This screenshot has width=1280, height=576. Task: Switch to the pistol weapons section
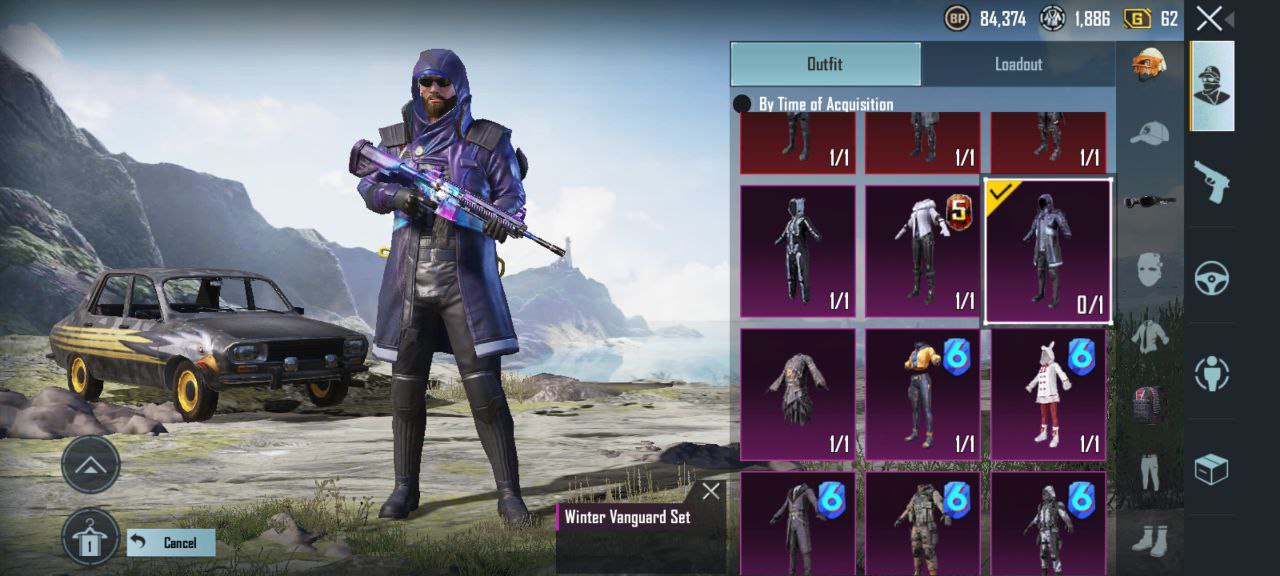click(x=1211, y=182)
